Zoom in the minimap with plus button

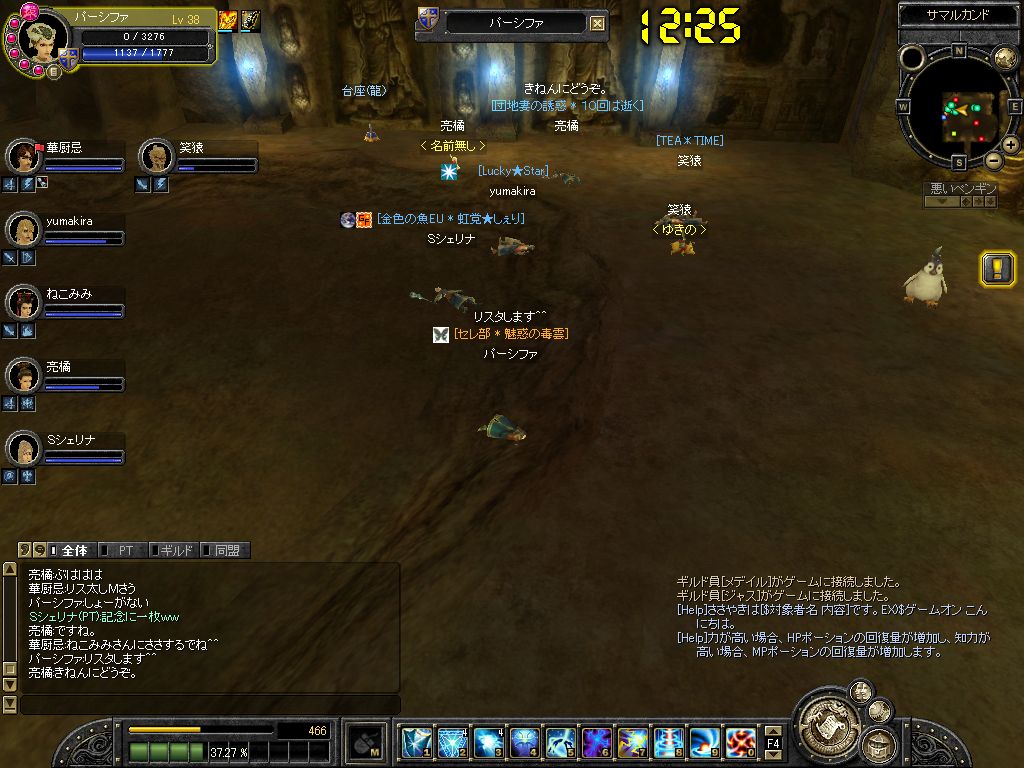tap(1010, 145)
